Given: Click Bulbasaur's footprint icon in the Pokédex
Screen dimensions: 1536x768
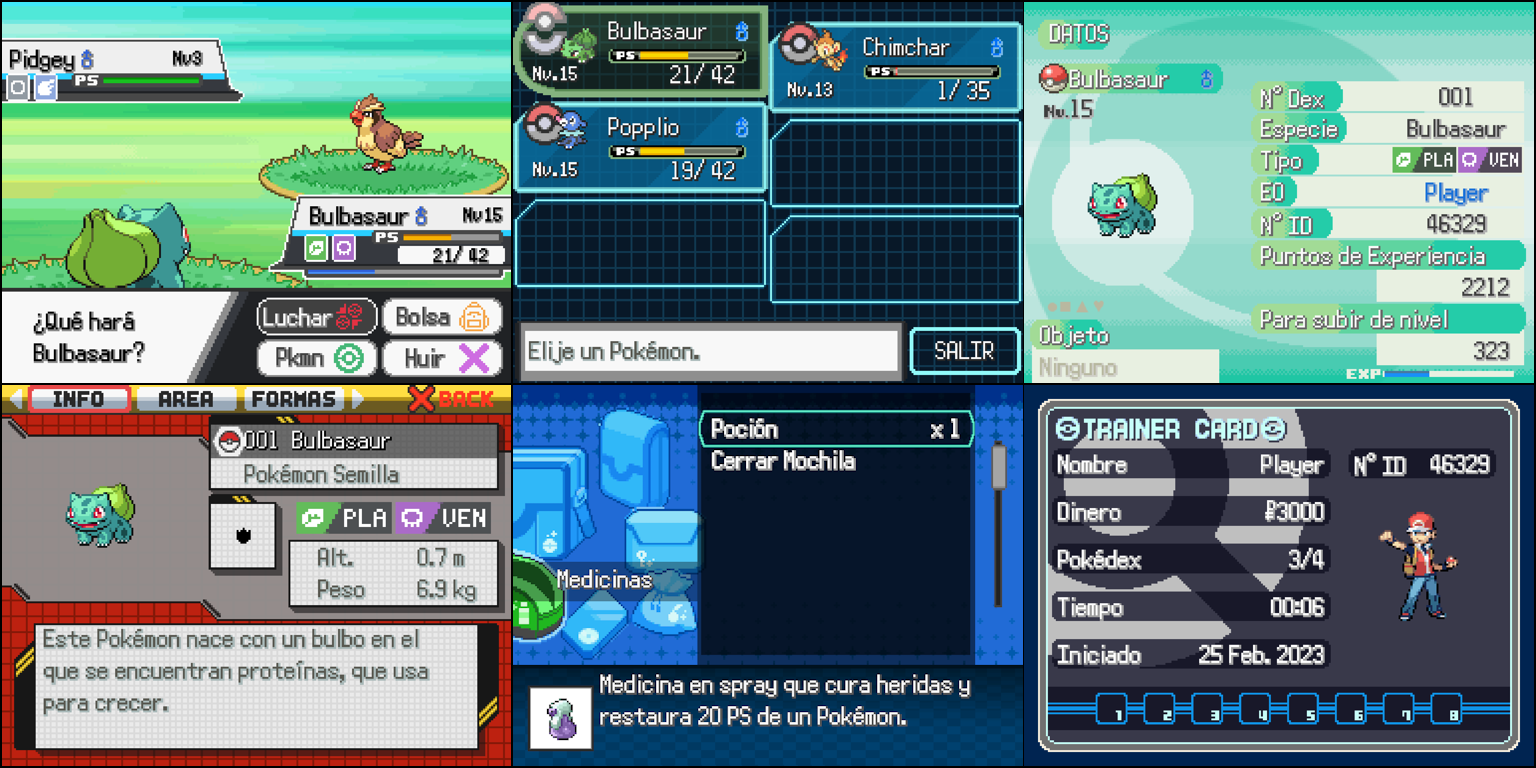Looking at the screenshot, I should (244, 536).
